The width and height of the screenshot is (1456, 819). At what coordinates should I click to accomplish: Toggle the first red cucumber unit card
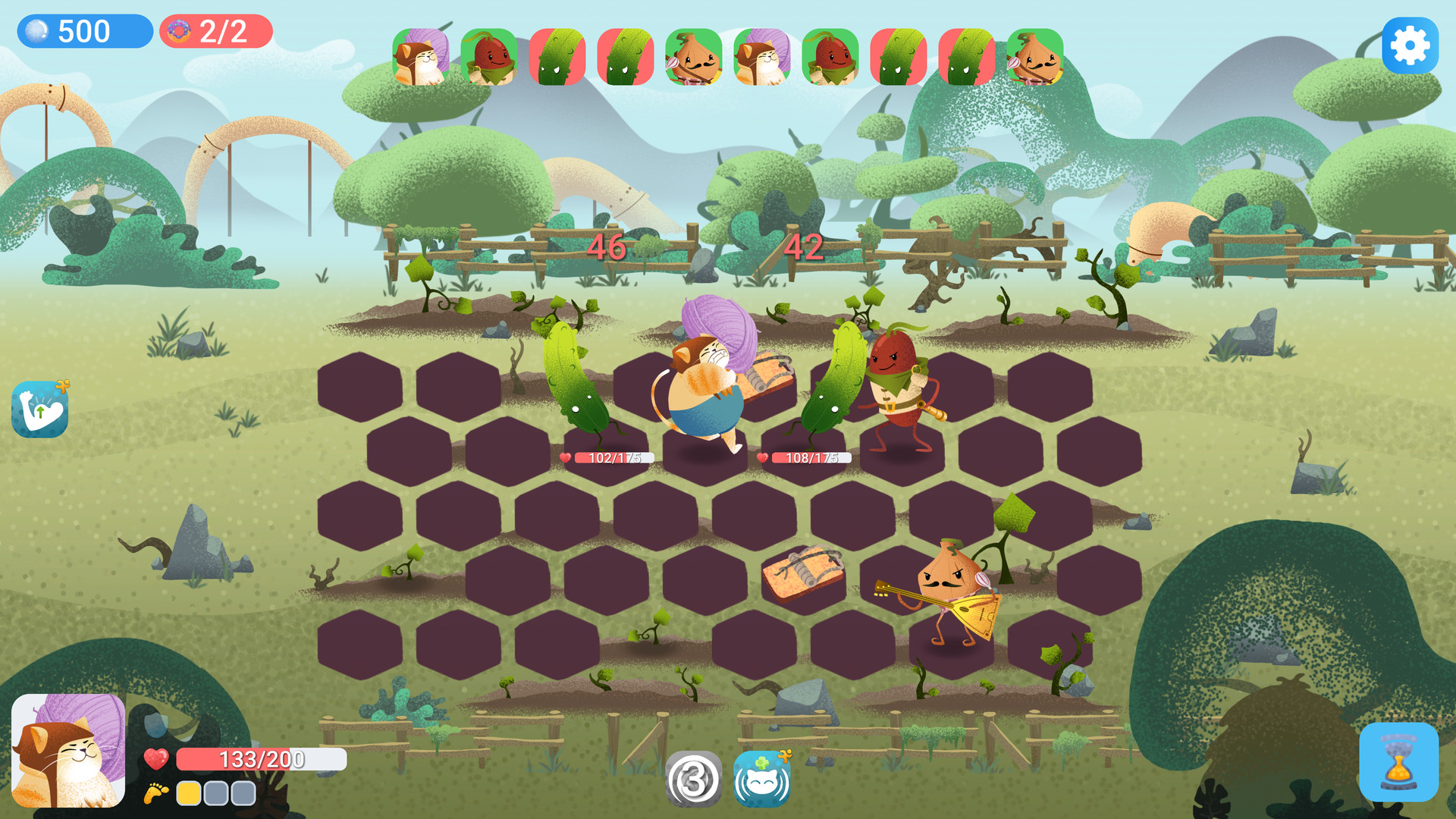point(559,57)
